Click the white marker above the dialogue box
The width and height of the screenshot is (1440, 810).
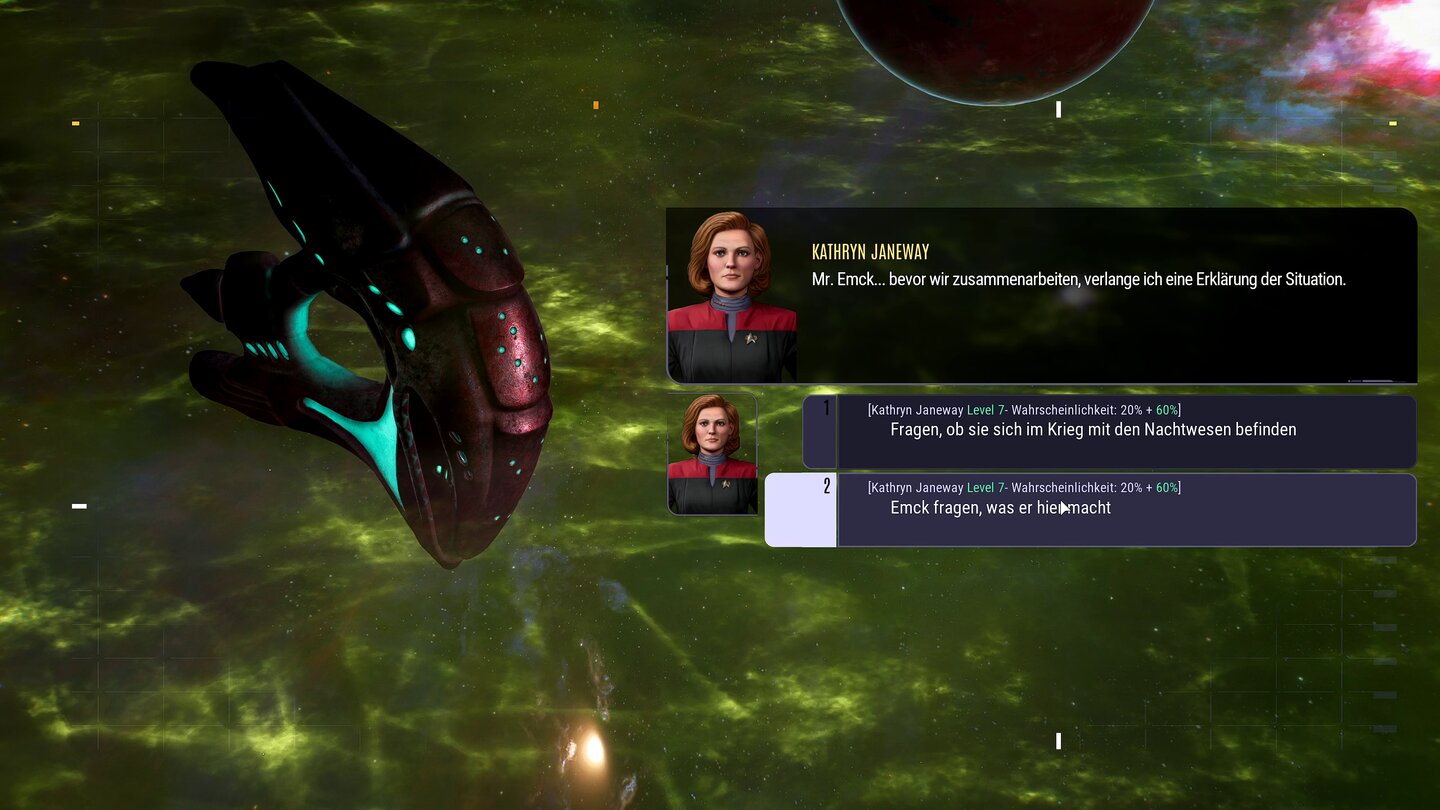tap(1058, 109)
